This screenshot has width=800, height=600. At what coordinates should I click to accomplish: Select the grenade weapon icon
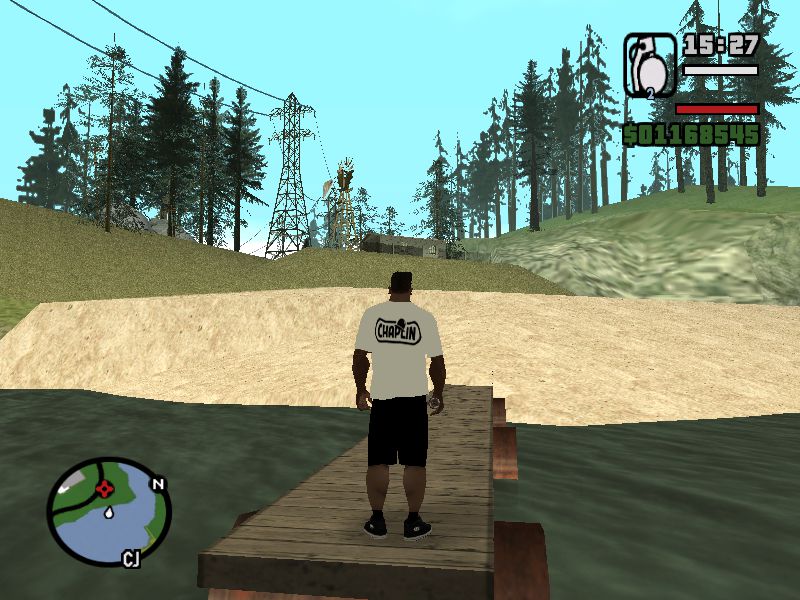(650, 66)
